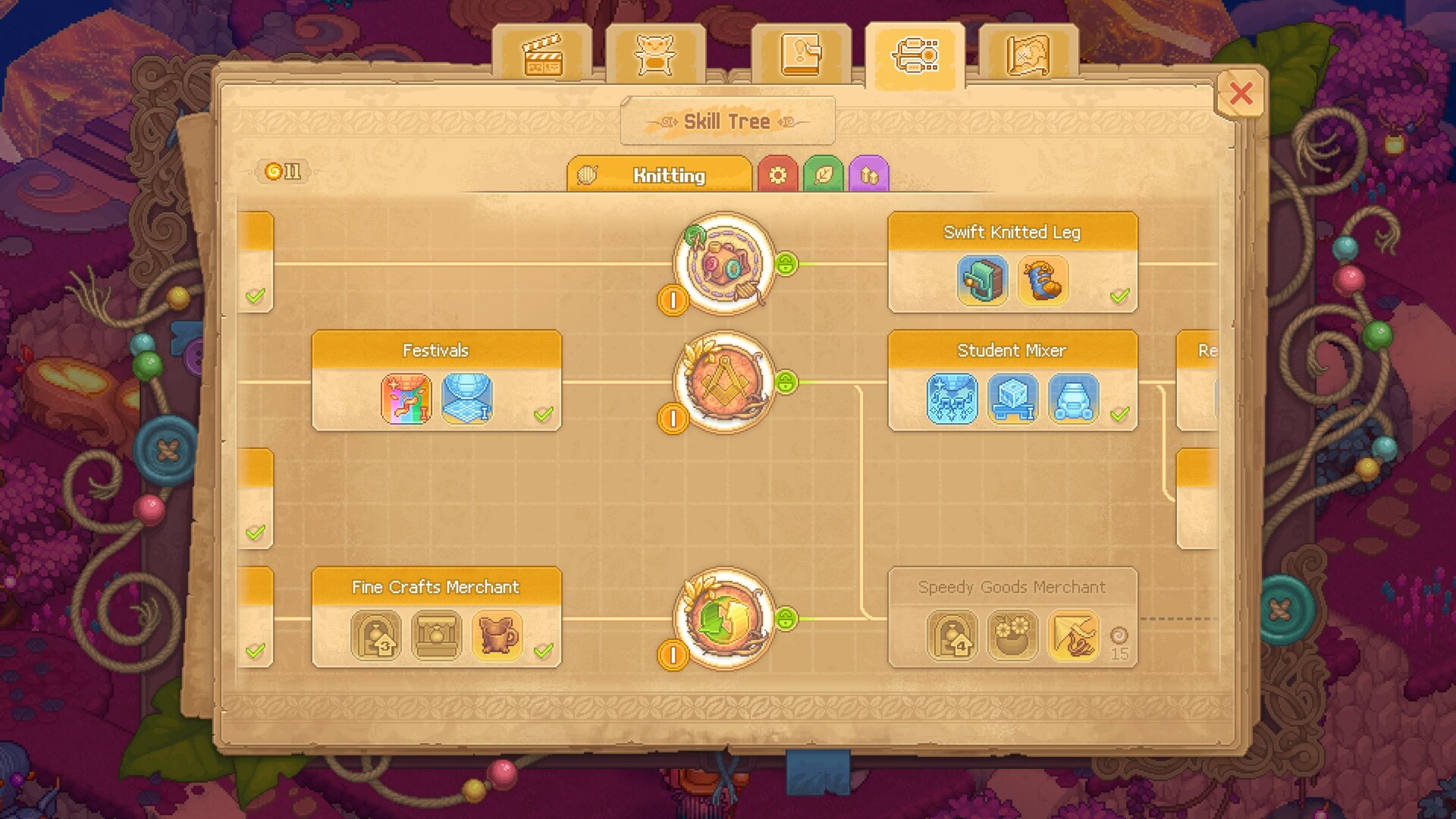1456x819 pixels.
Task: Open the cat character tab
Action: (656, 53)
